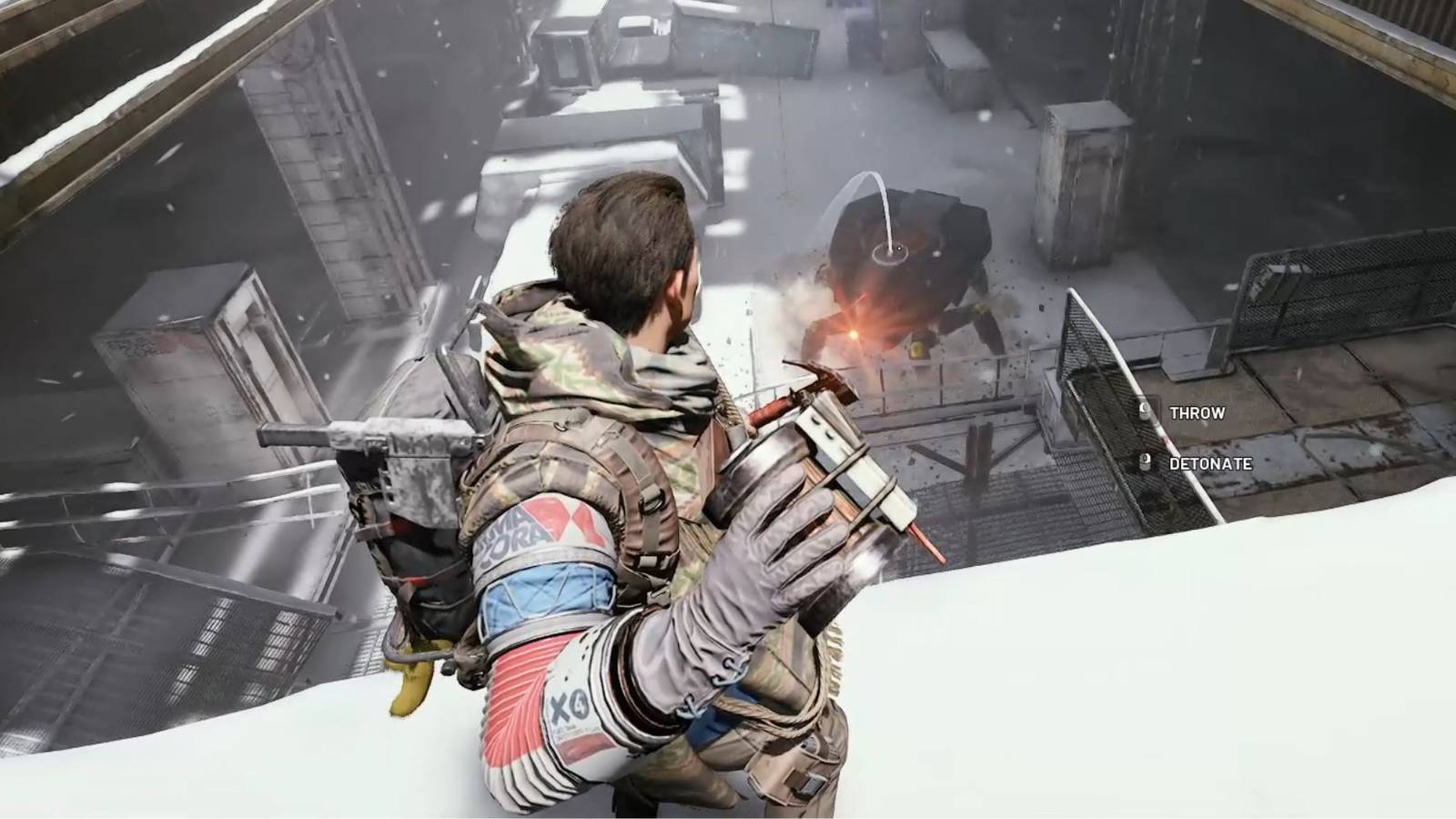Select the DETONATE action prompt
The height and width of the screenshot is (819, 1456).
point(1210,461)
